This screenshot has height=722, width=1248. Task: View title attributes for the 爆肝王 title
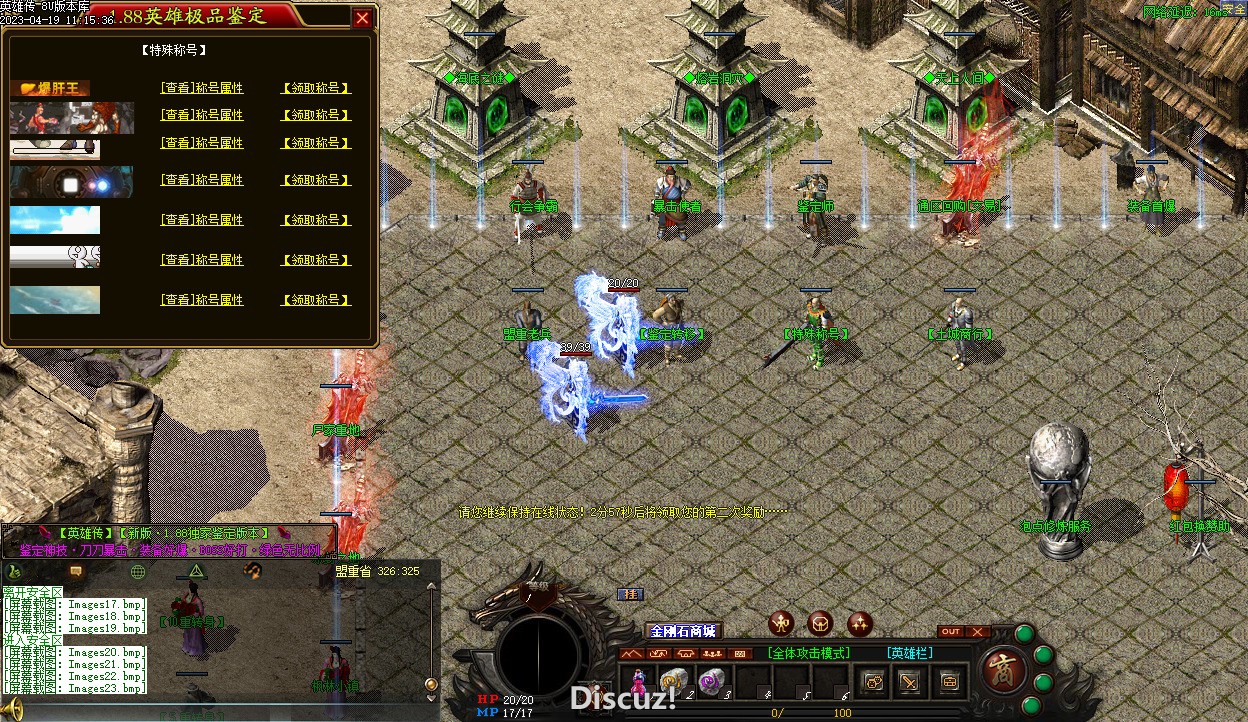coord(202,88)
